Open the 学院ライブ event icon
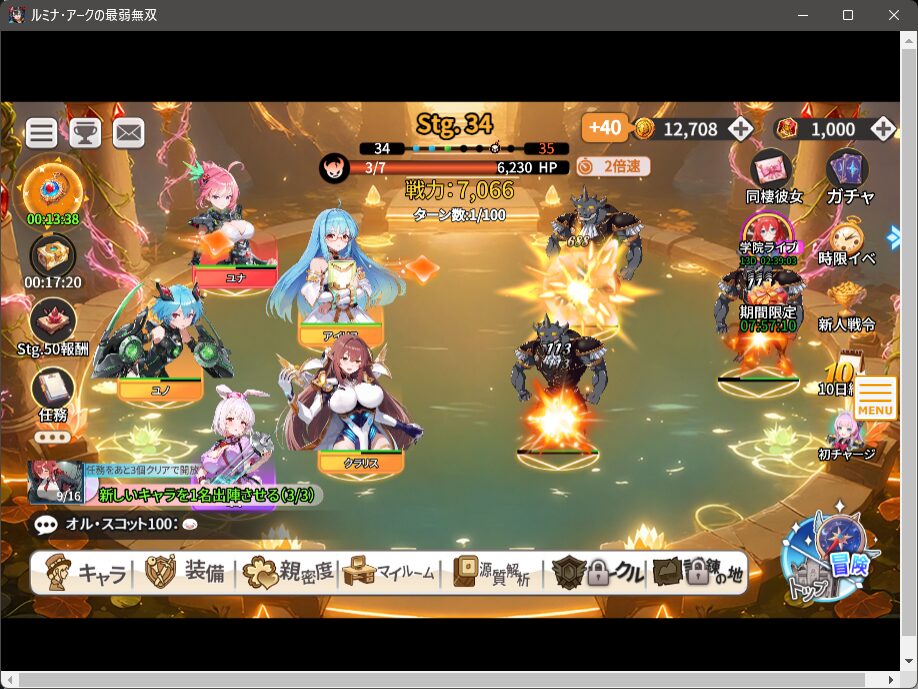Viewport: 918px width, 689px height. 768,235
